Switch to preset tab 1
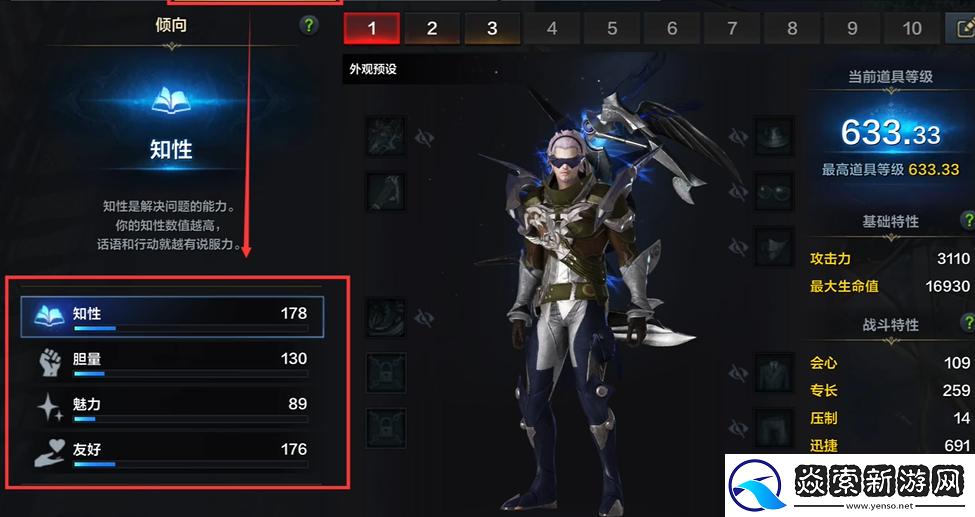 (x=372, y=29)
